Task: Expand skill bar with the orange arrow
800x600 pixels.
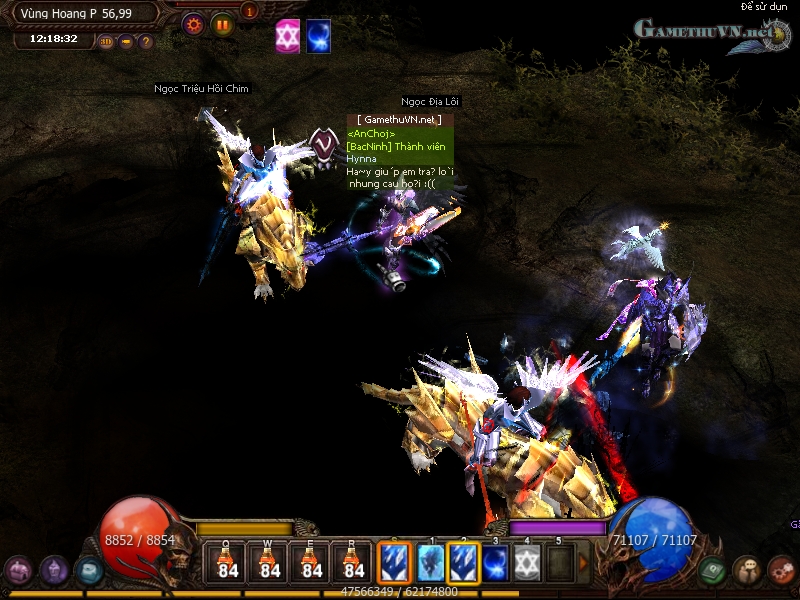Action: click(584, 563)
